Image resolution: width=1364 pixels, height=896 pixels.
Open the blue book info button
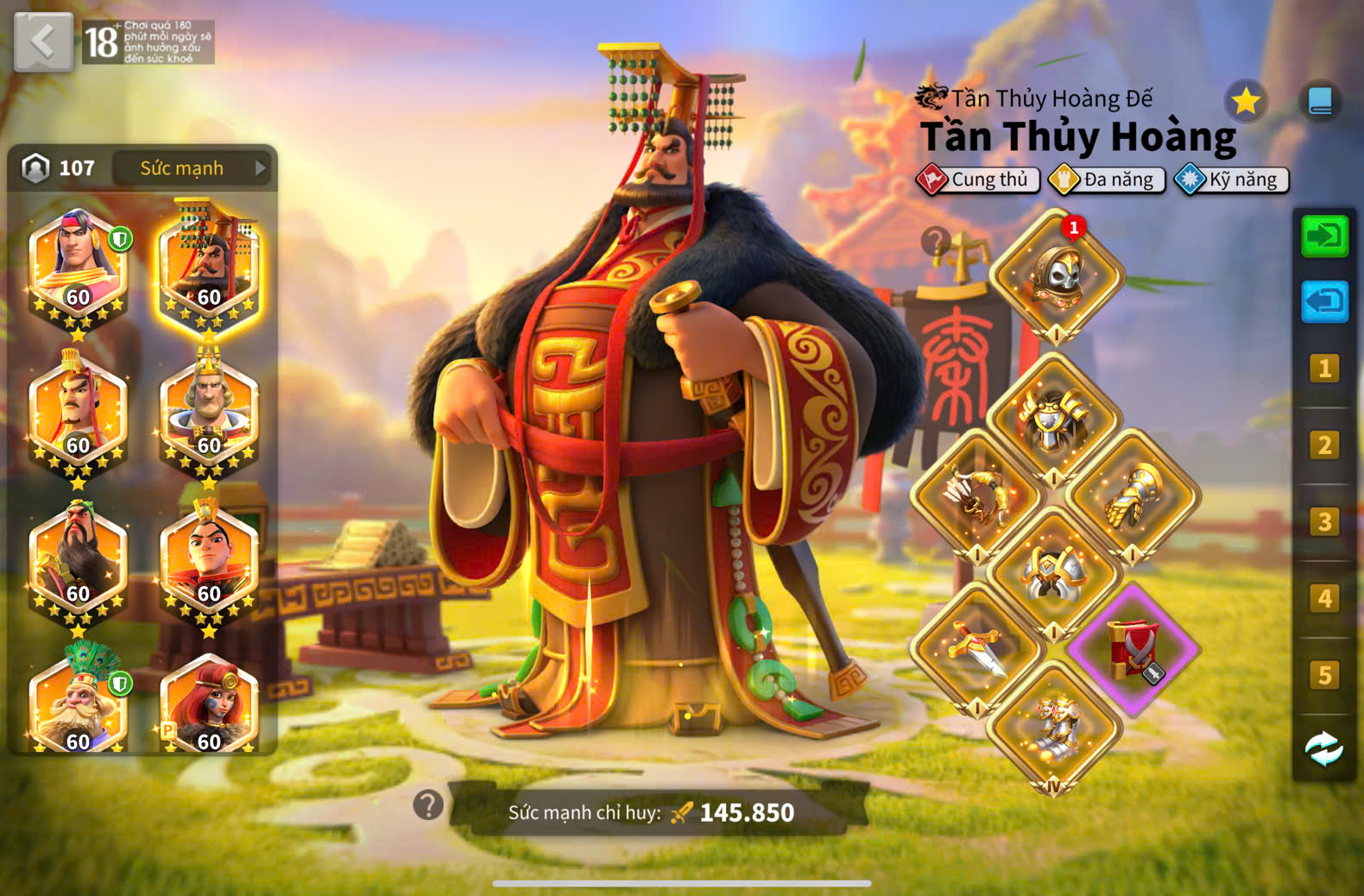(x=1320, y=102)
